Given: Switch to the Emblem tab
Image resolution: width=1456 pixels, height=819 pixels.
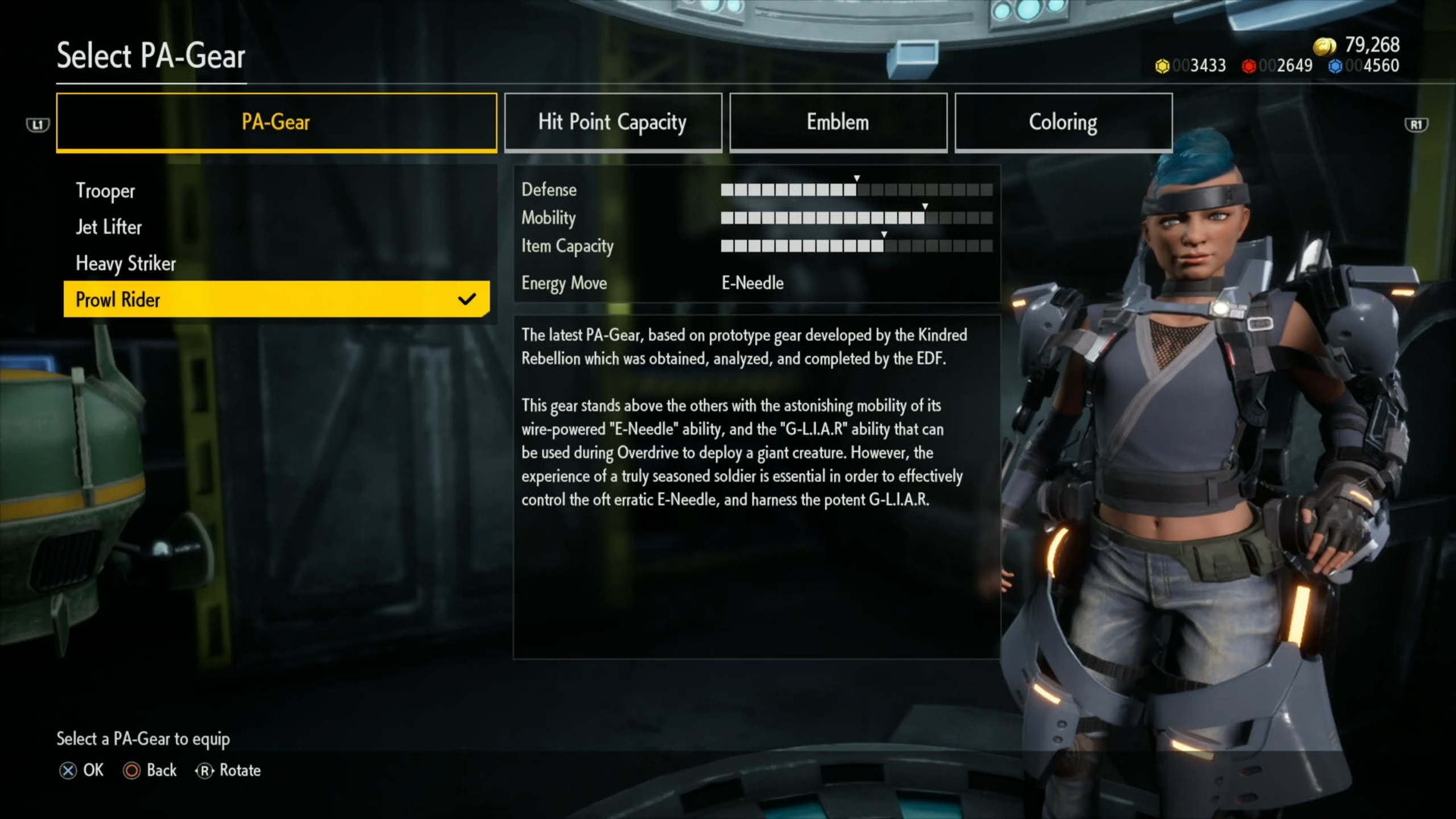Looking at the screenshot, I should tap(838, 122).
